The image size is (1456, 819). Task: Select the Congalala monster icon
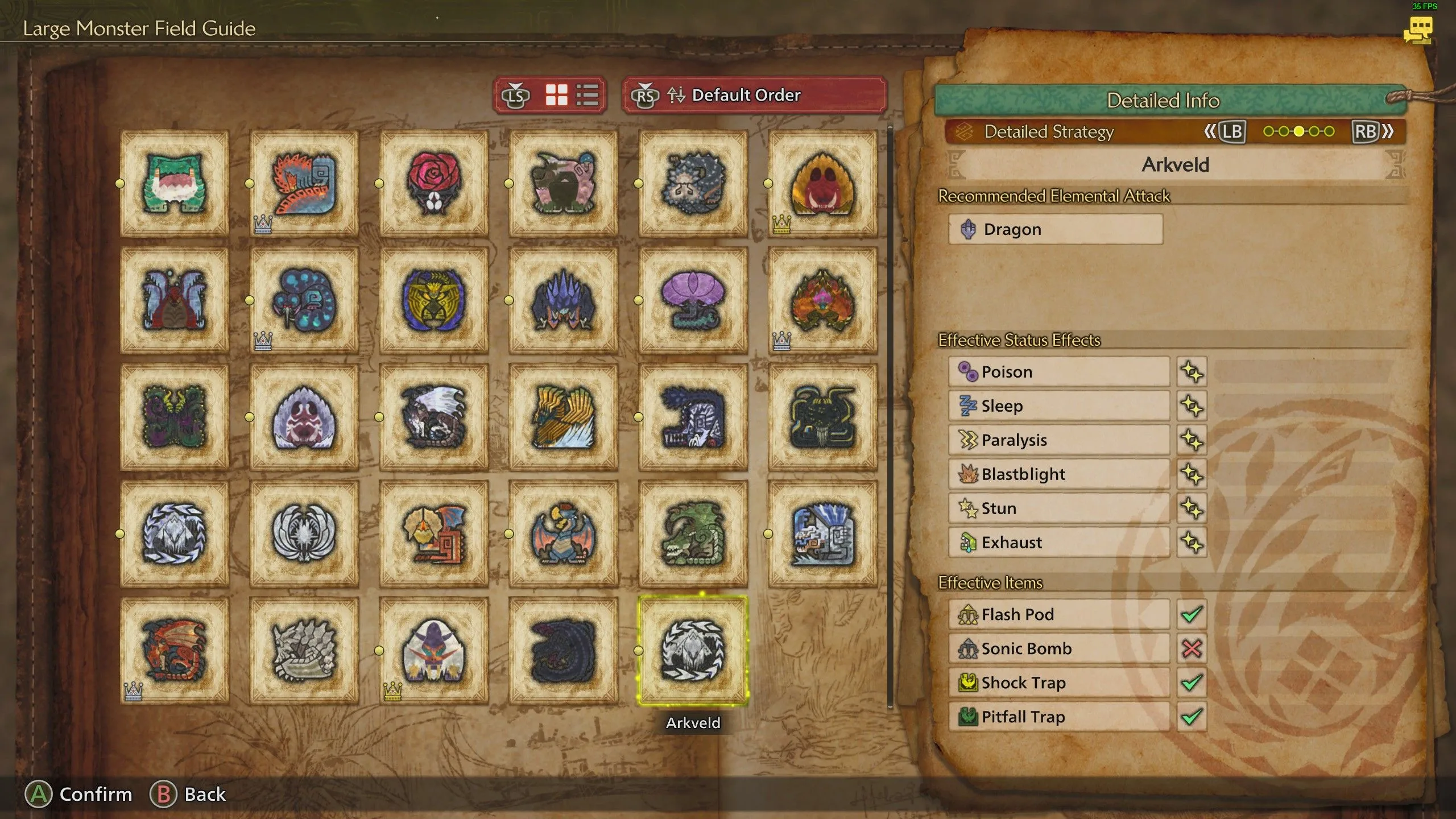tap(563, 182)
